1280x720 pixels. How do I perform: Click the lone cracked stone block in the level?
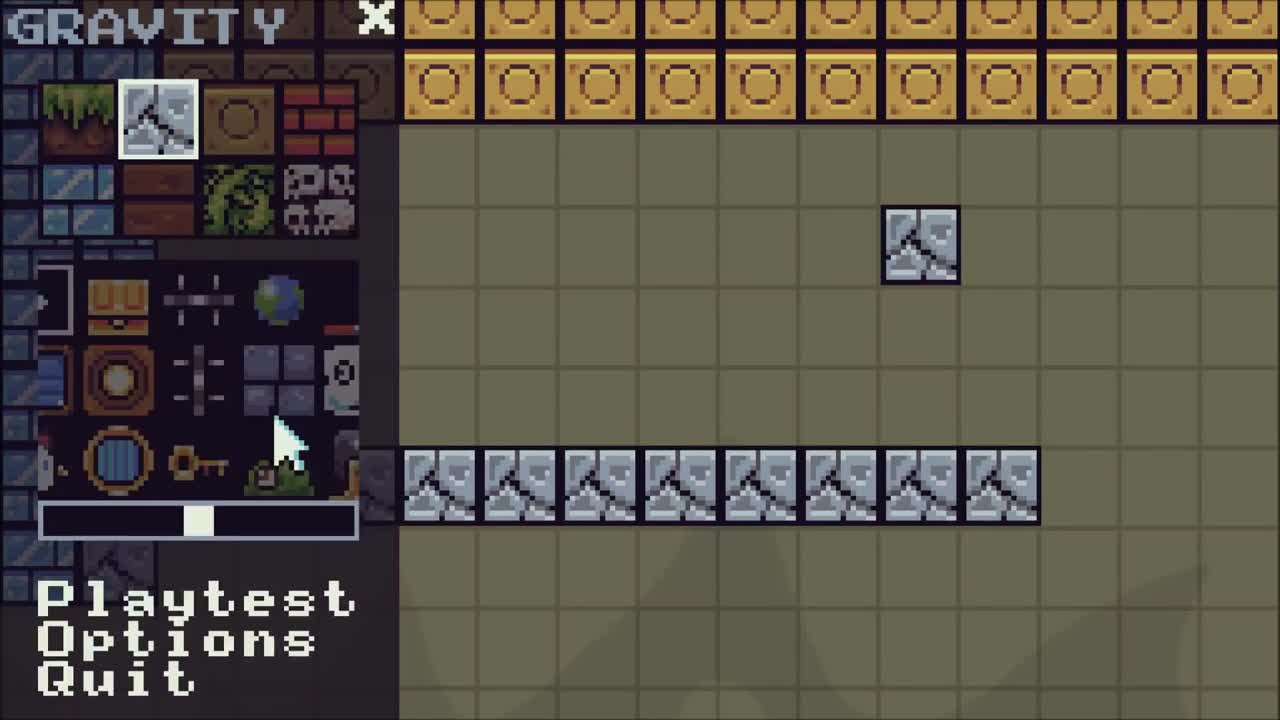coord(920,245)
